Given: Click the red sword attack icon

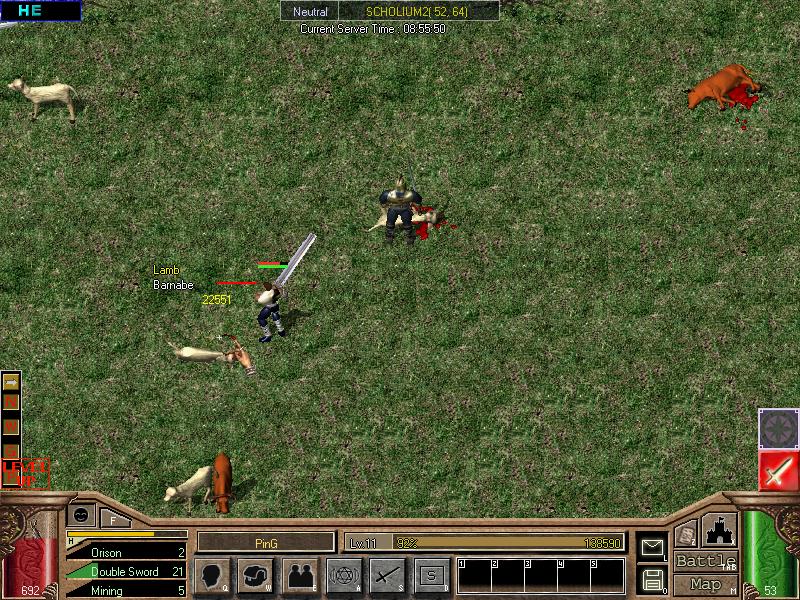Looking at the screenshot, I should tap(778, 471).
